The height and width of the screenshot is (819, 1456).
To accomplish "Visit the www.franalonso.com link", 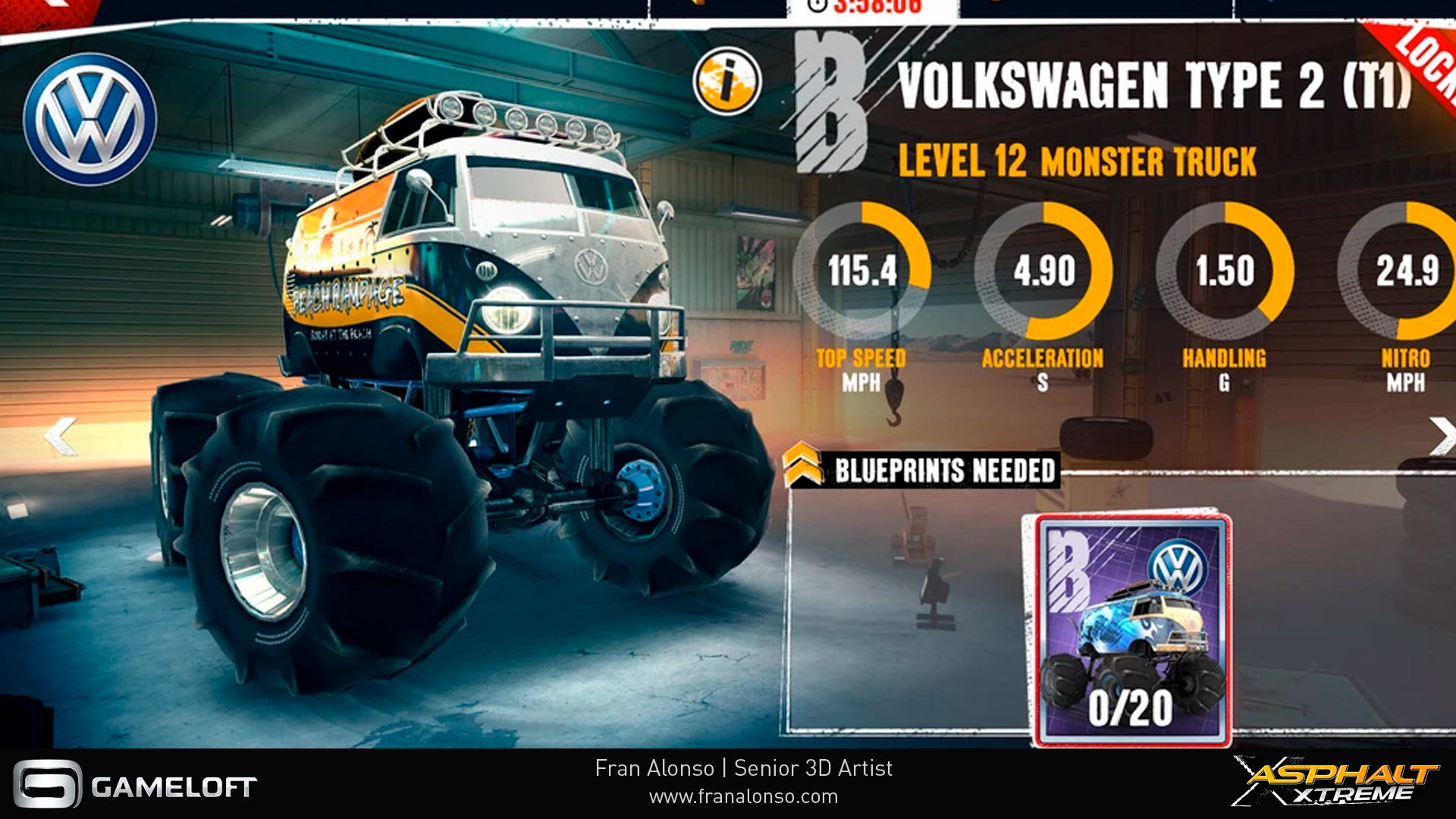I will [x=743, y=796].
